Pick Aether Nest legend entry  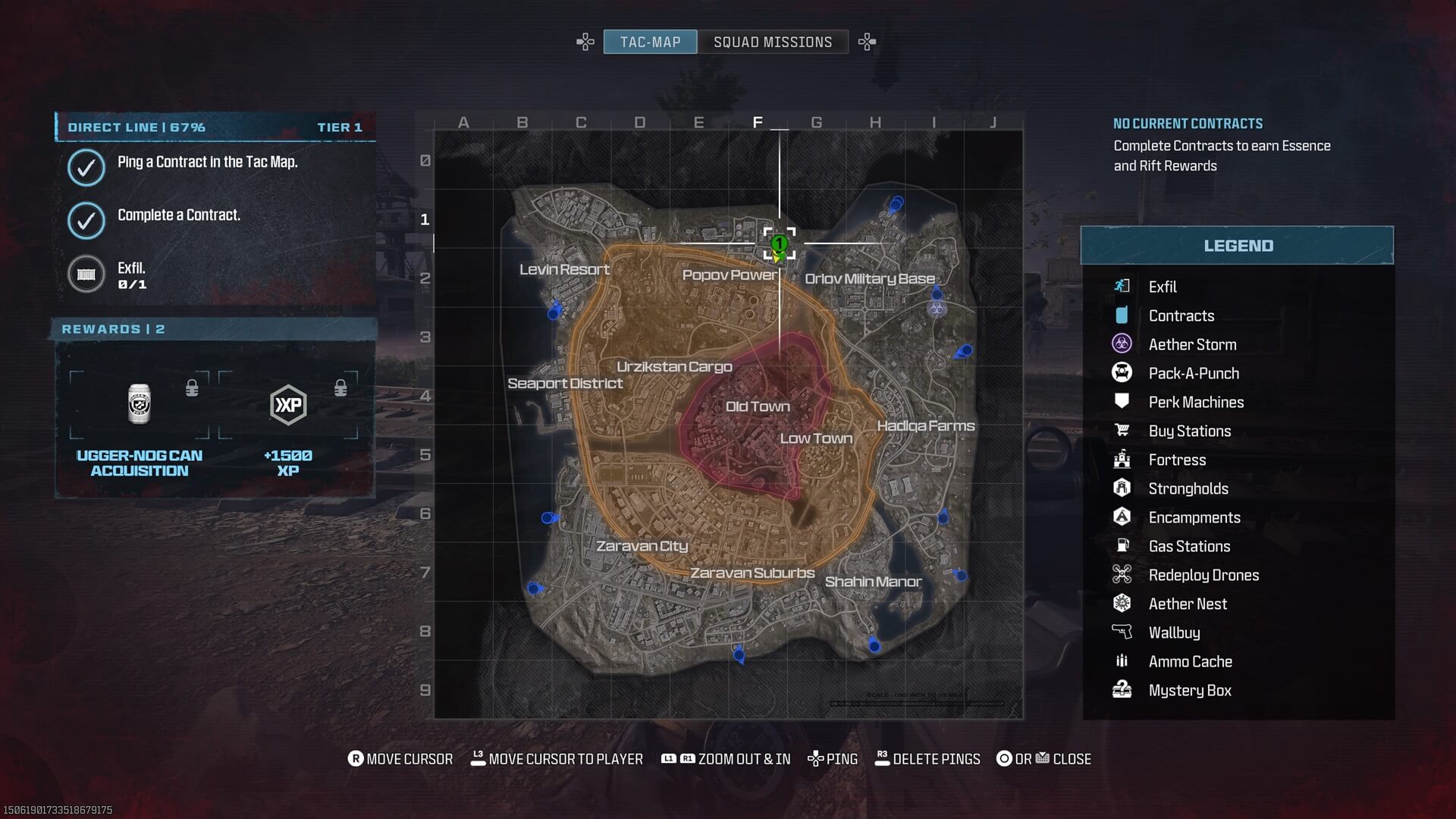point(1188,604)
